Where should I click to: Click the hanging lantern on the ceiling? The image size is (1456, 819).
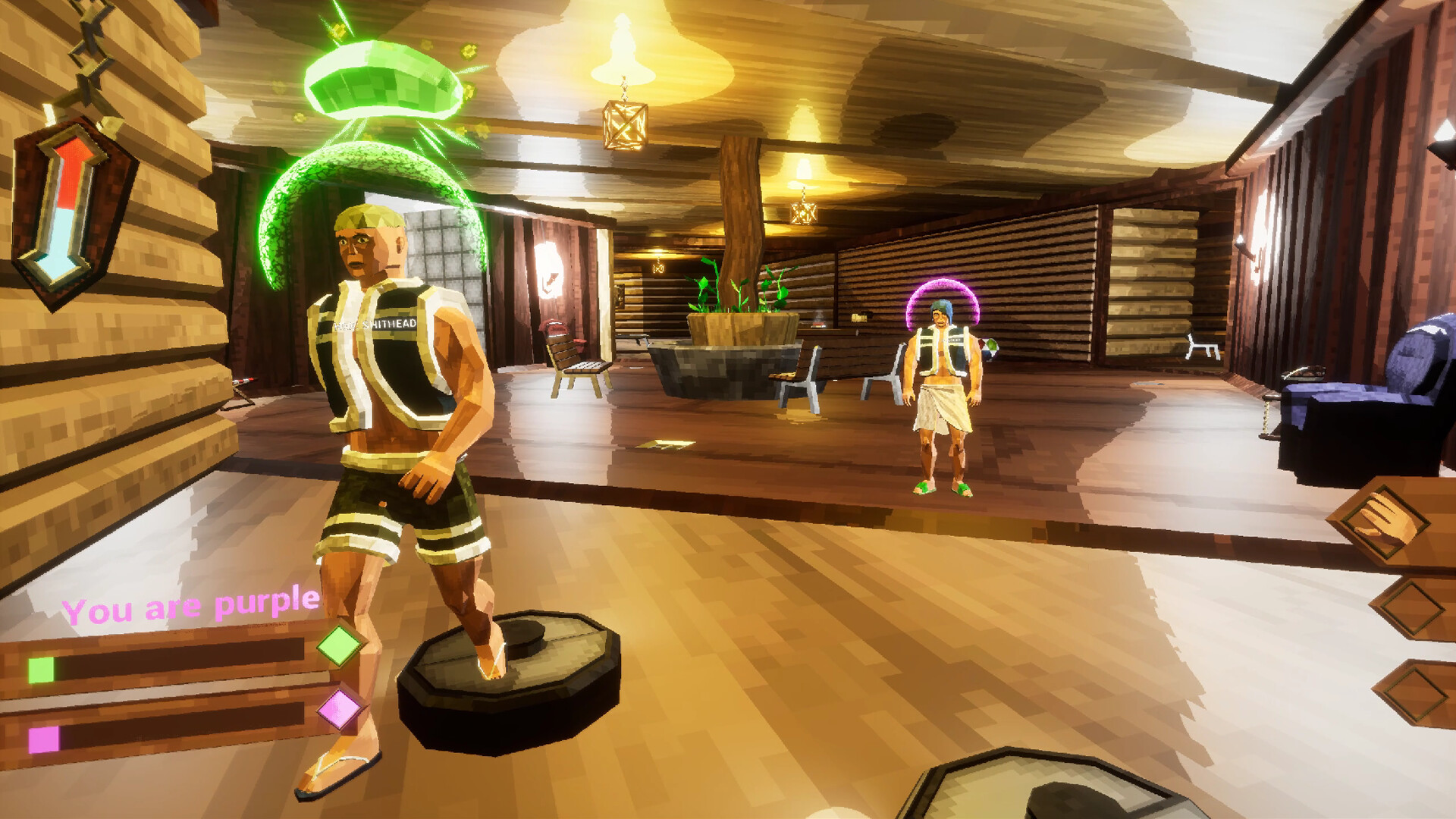[623, 125]
